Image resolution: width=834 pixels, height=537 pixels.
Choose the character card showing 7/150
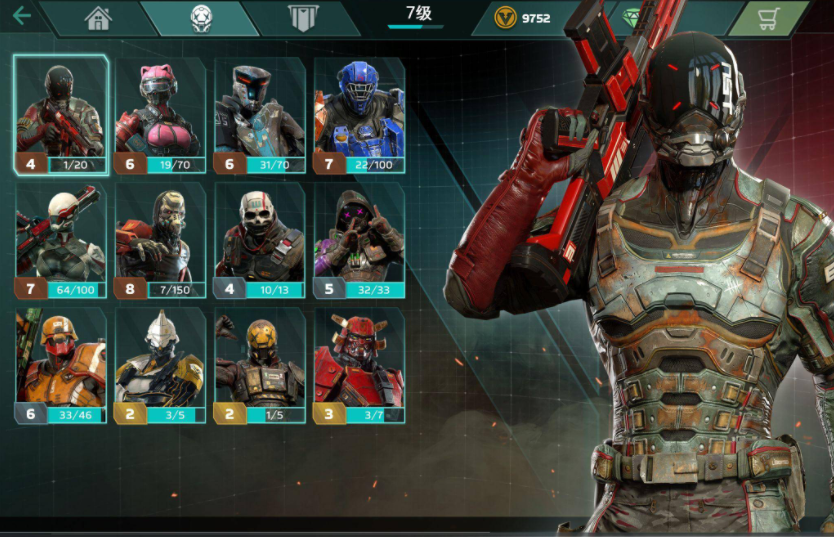160,240
